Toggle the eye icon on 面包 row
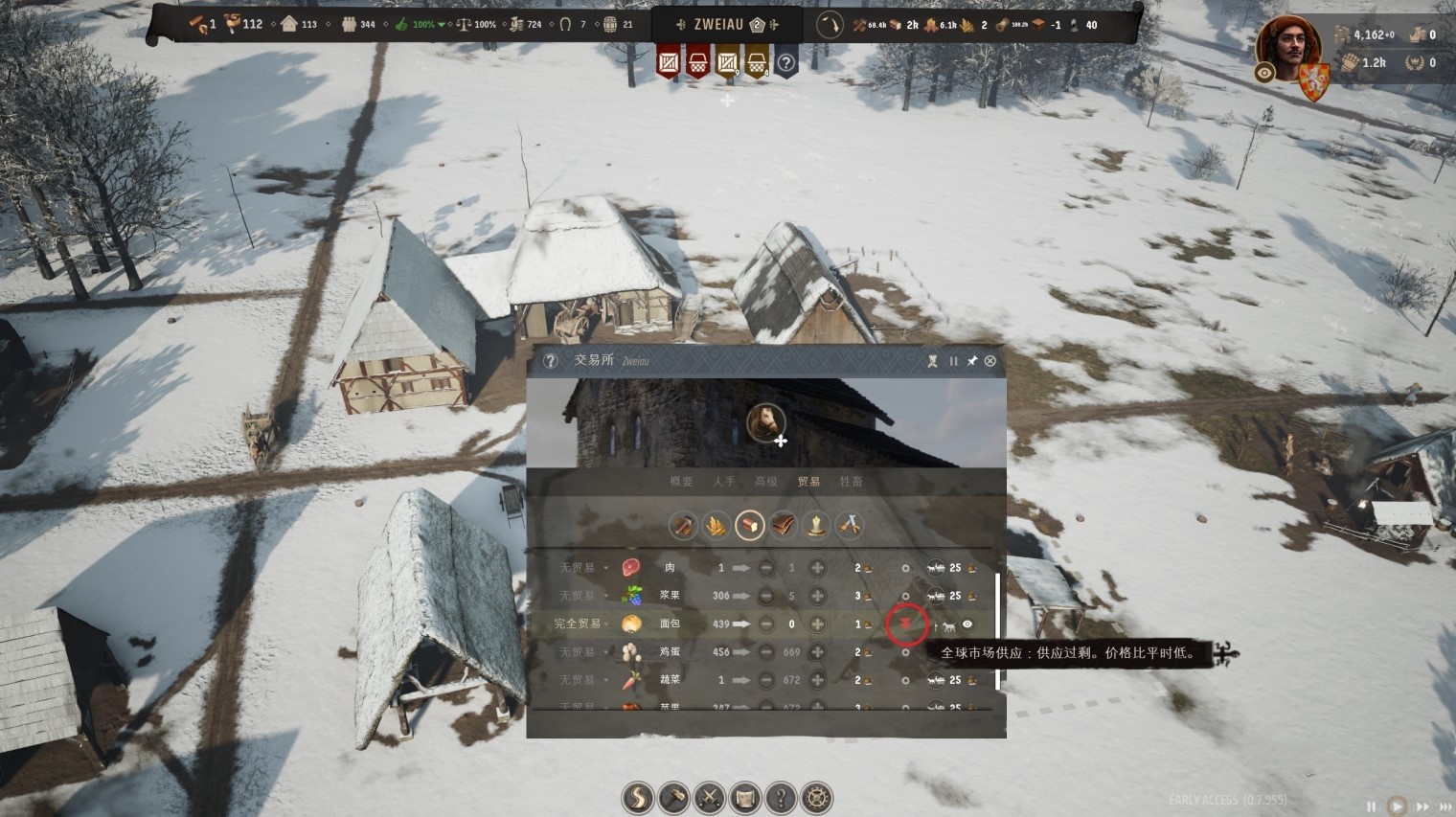The height and width of the screenshot is (817, 1456). pyautogui.click(x=967, y=624)
